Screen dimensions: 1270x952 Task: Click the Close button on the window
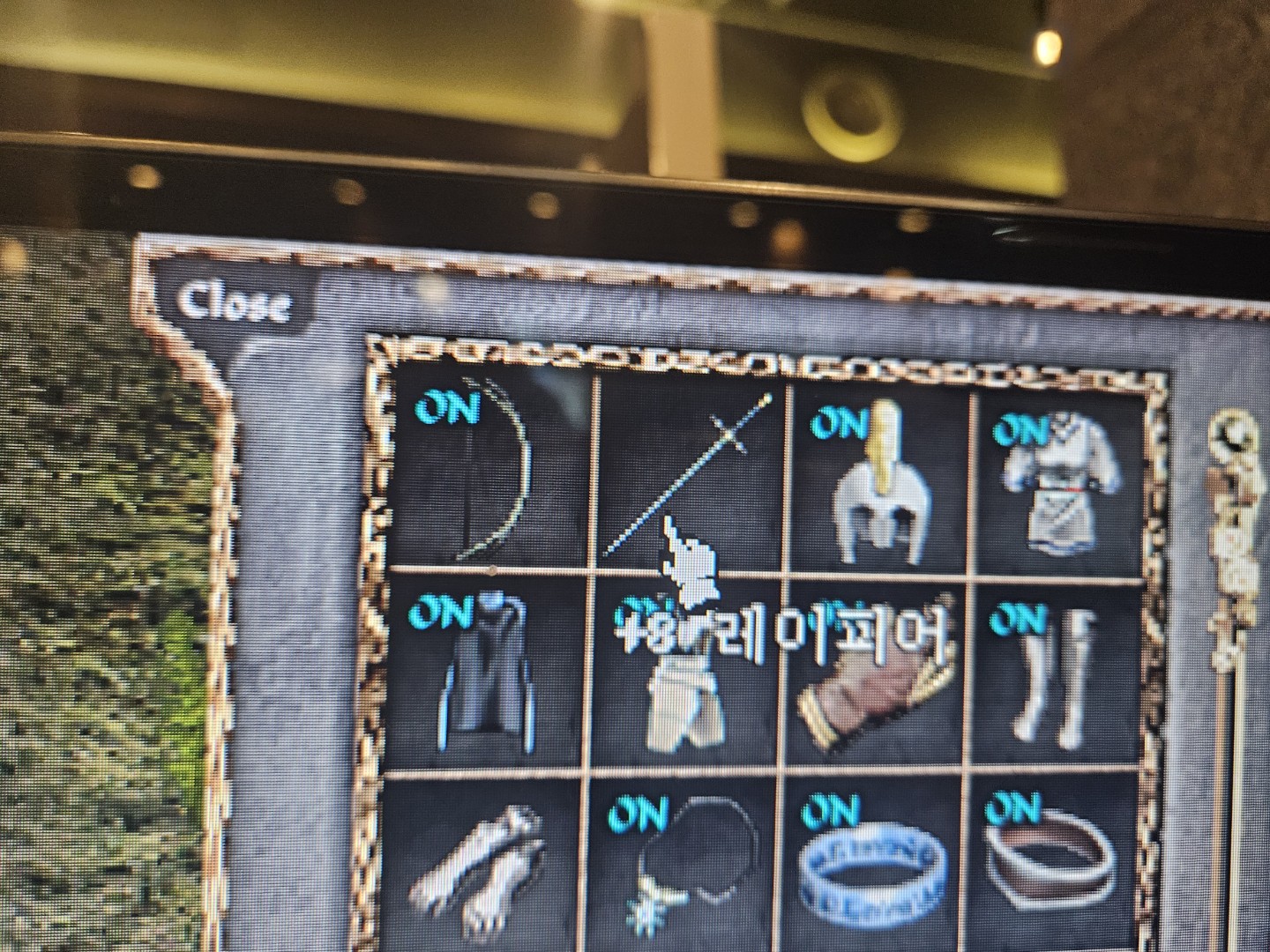(x=236, y=304)
